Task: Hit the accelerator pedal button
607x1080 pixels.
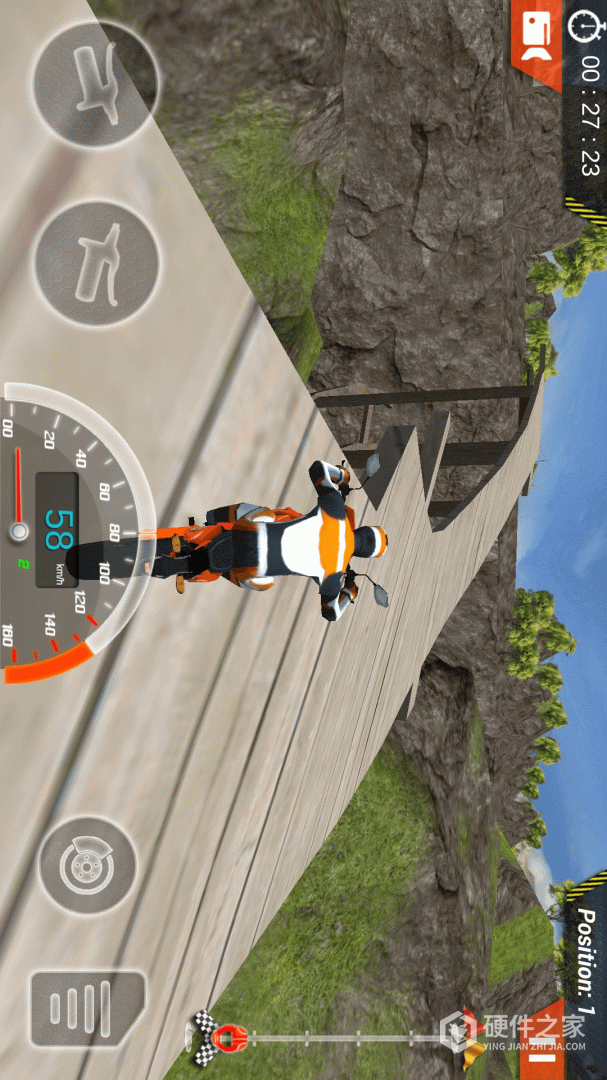Action: tap(87, 1007)
